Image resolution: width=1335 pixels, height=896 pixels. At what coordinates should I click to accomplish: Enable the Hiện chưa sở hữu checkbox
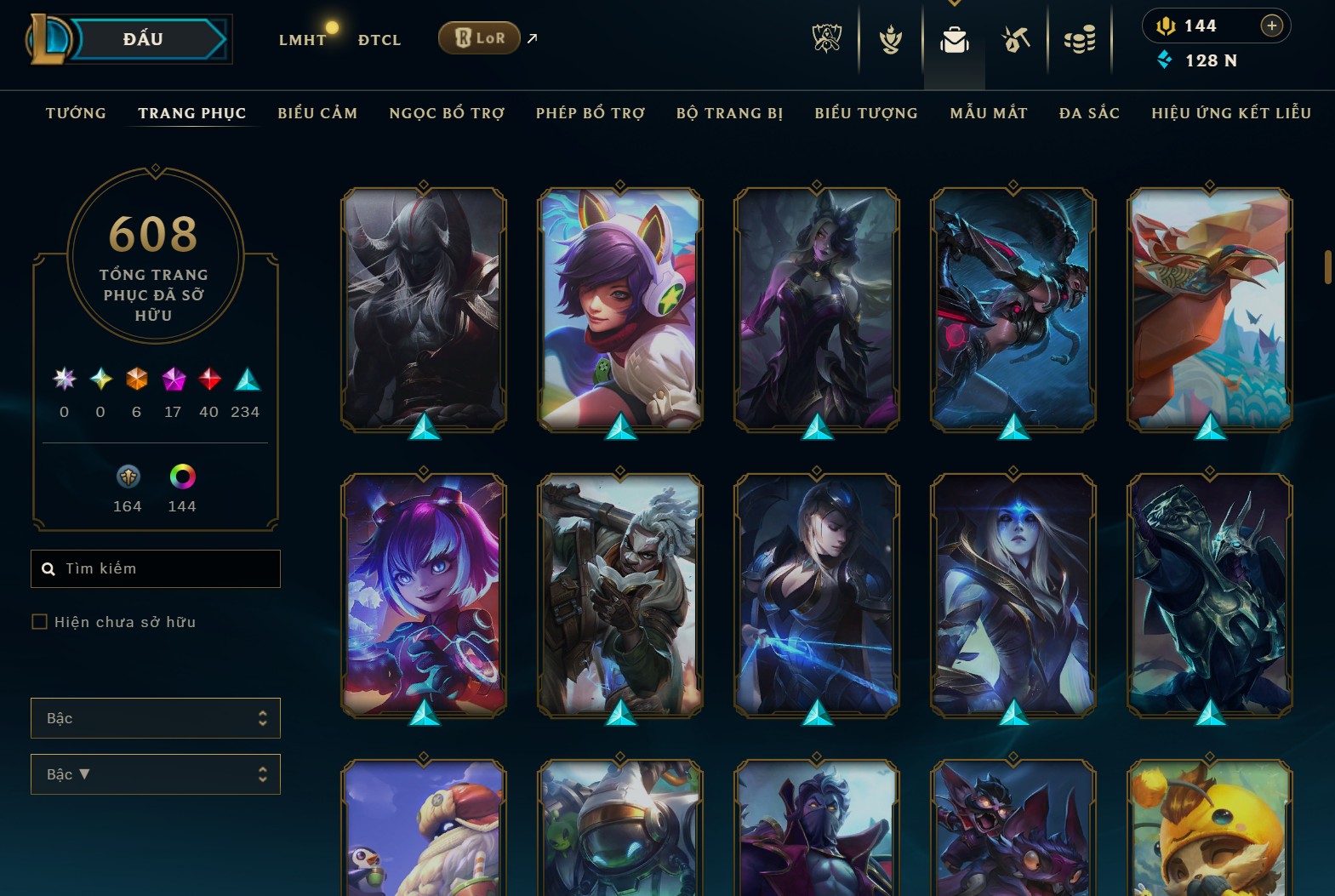(x=40, y=622)
